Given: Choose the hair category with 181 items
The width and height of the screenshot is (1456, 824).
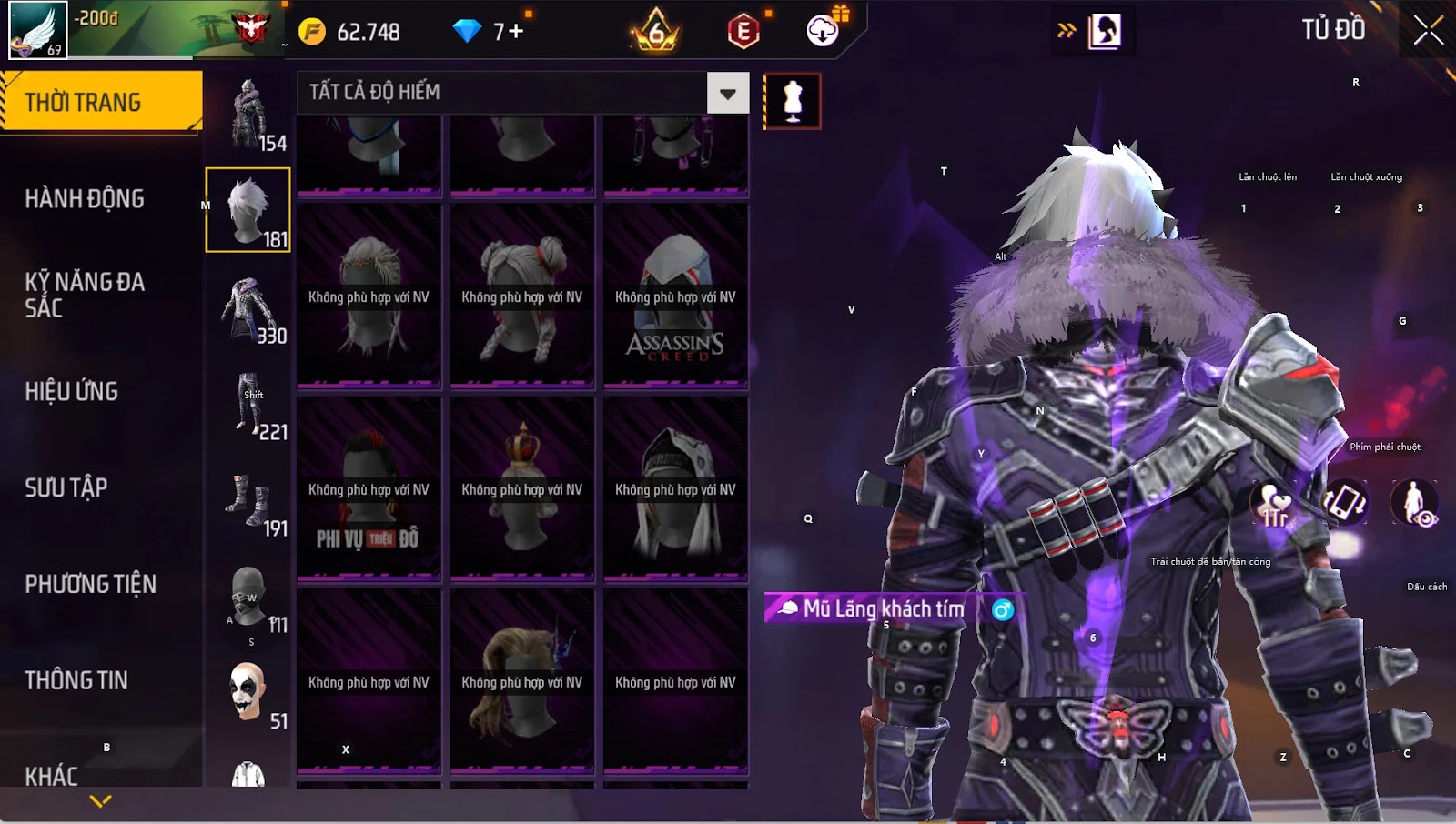Looking at the screenshot, I should [x=248, y=210].
